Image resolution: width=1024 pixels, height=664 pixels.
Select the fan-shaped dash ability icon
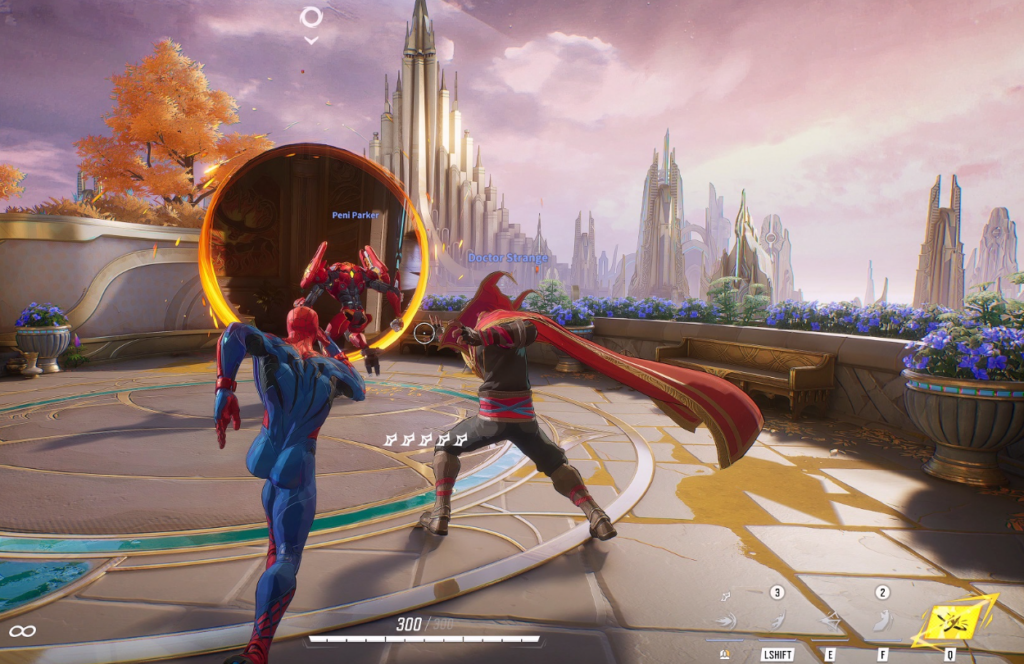pos(725,622)
